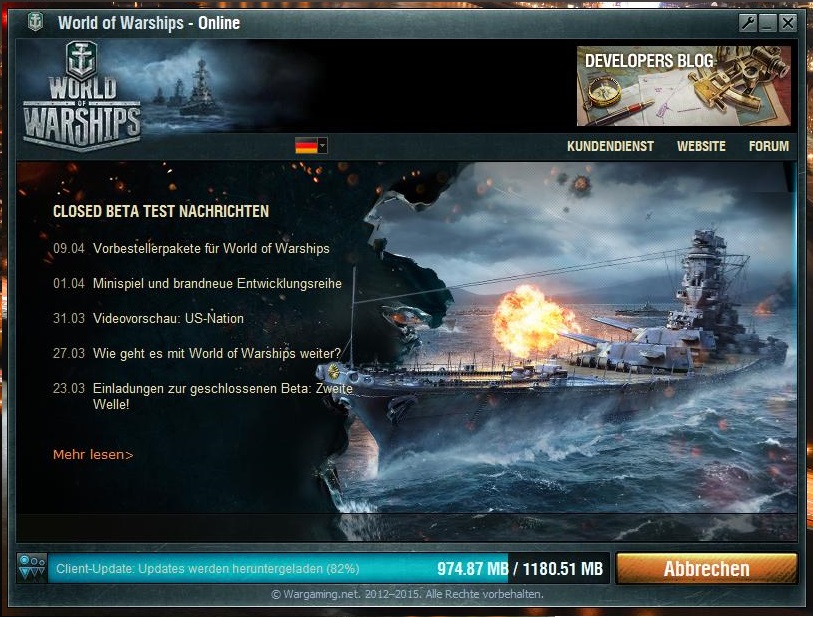
Task: Cancel the download with the Abbrechen button
Action: (706, 569)
